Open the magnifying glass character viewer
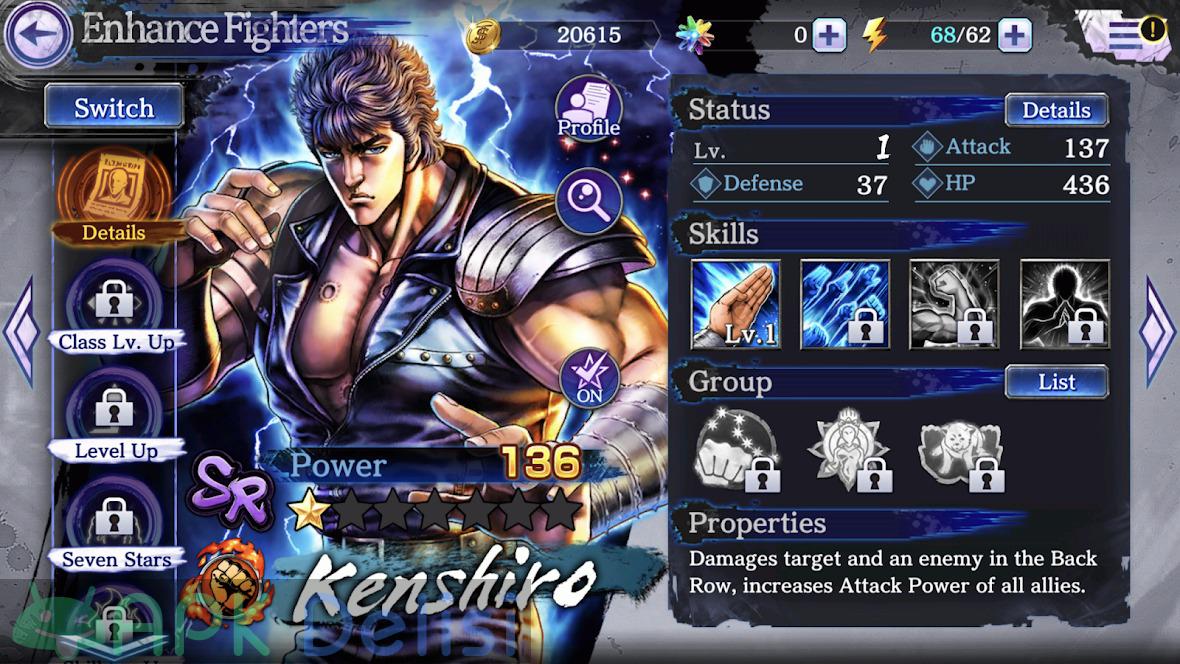Viewport: 1180px width, 664px height. (588, 200)
